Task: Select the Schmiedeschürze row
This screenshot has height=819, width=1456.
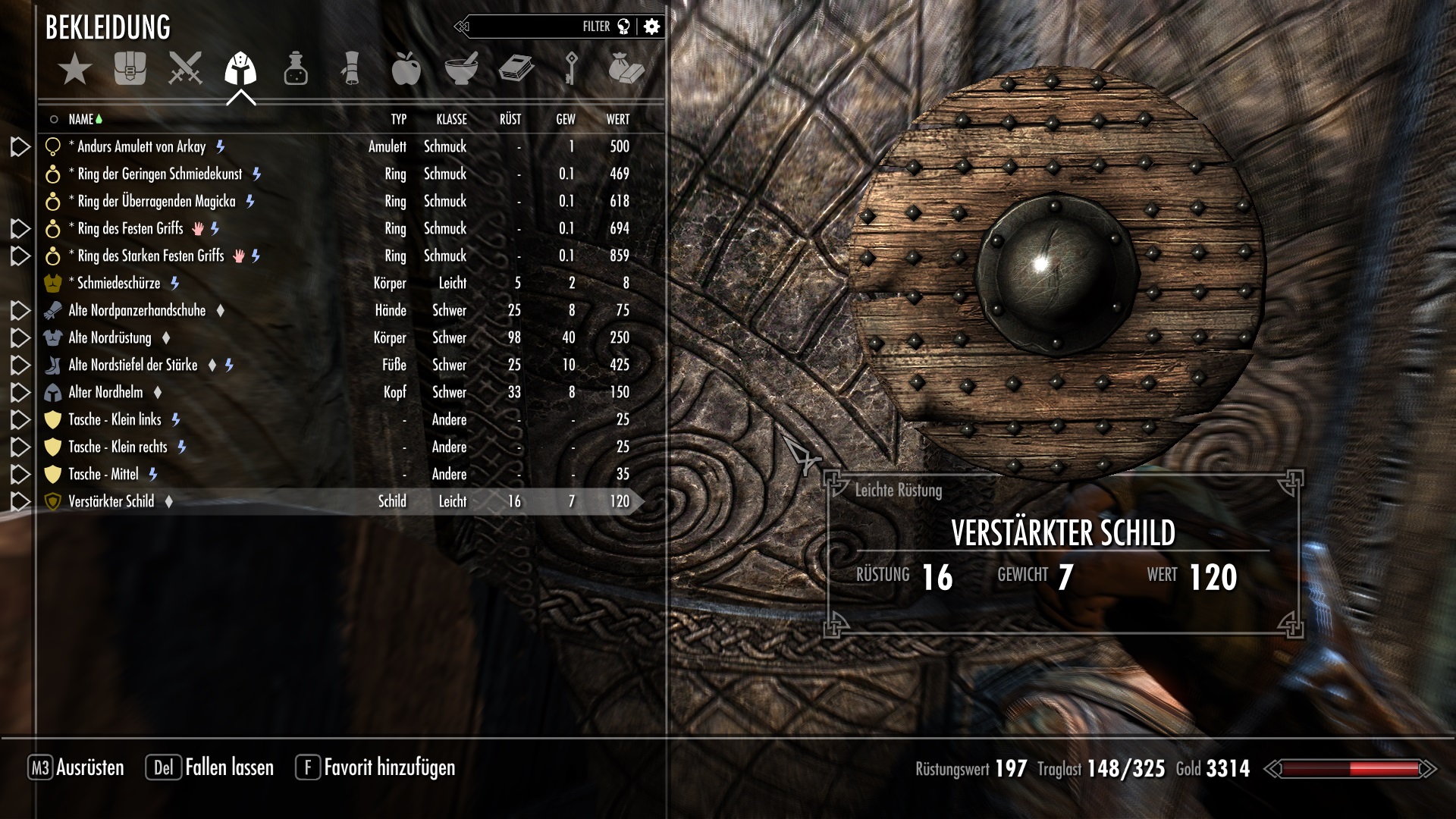Action: 118,284
